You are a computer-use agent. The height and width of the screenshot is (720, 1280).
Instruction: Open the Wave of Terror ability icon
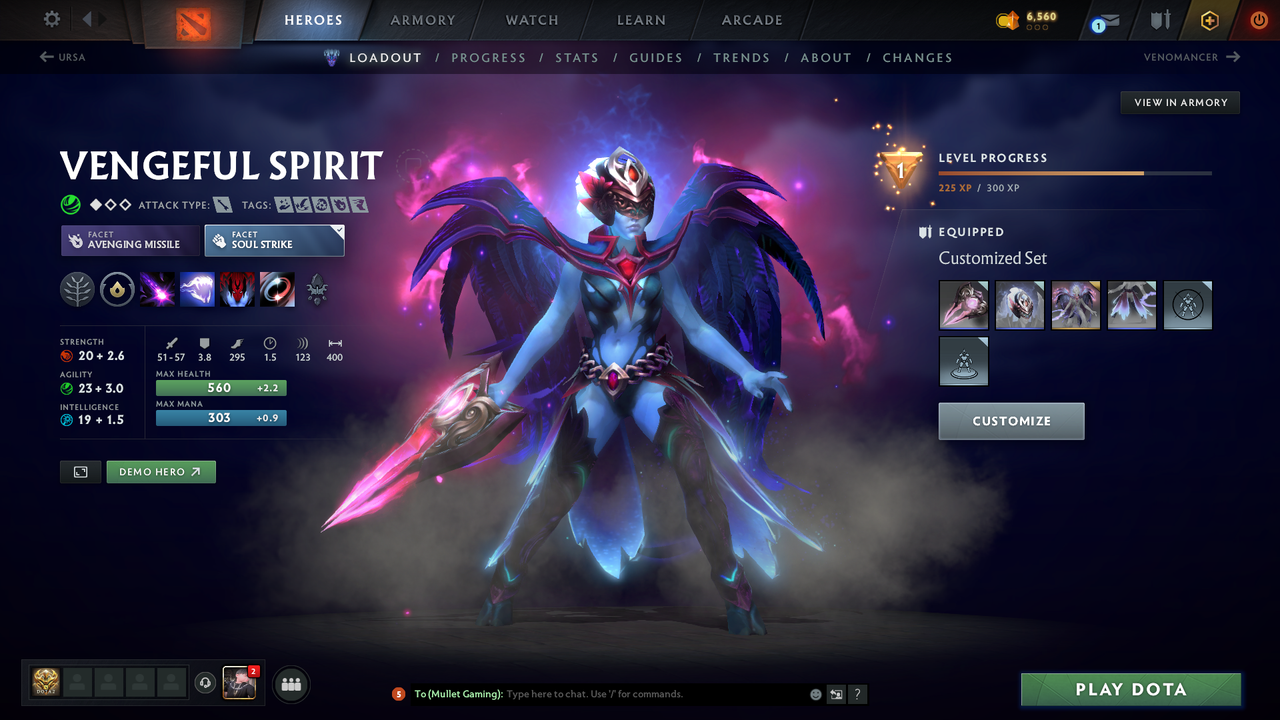(197, 290)
